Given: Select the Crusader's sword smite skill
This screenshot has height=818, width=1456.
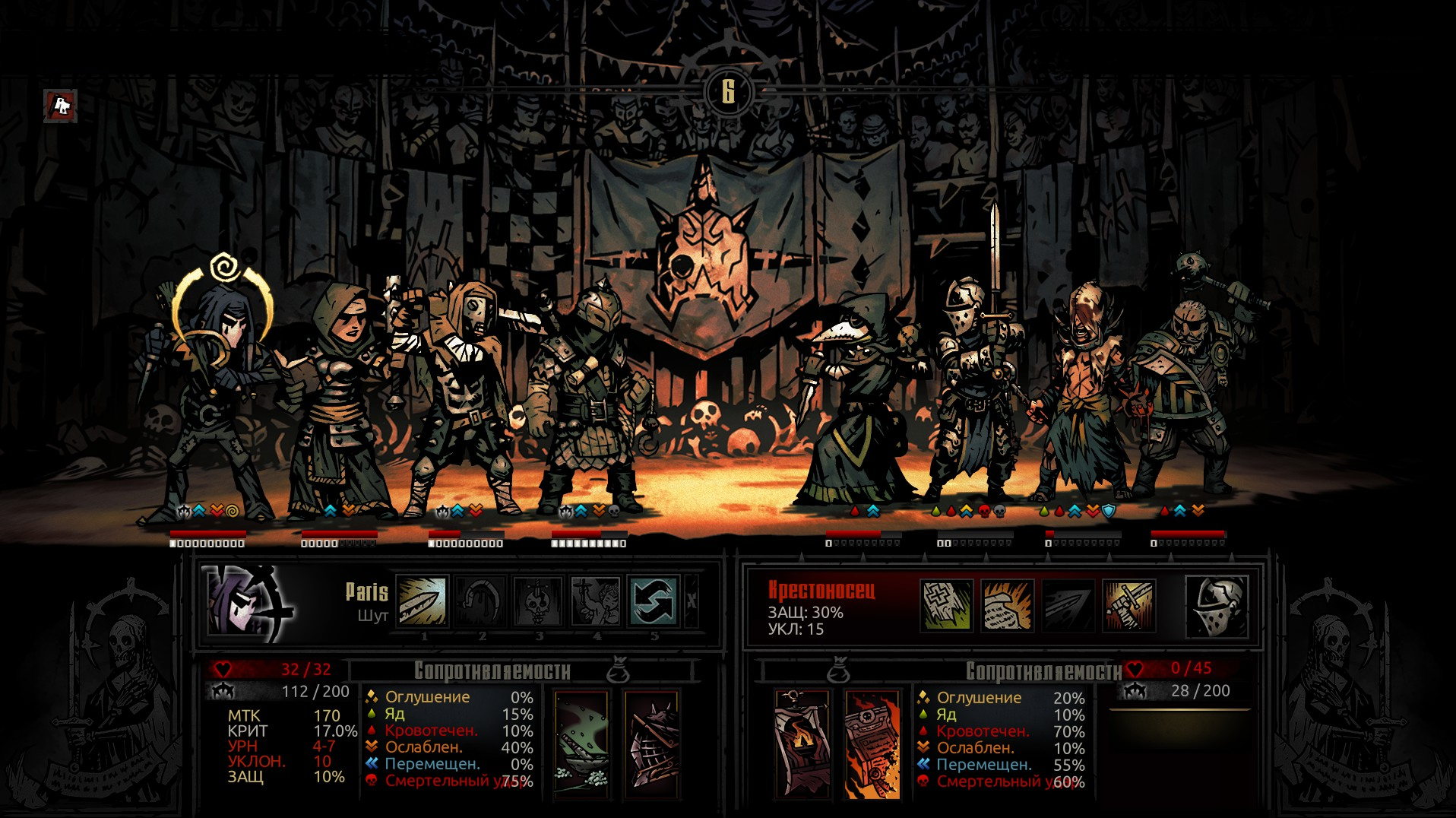Looking at the screenshot, I should [1128, 606].
